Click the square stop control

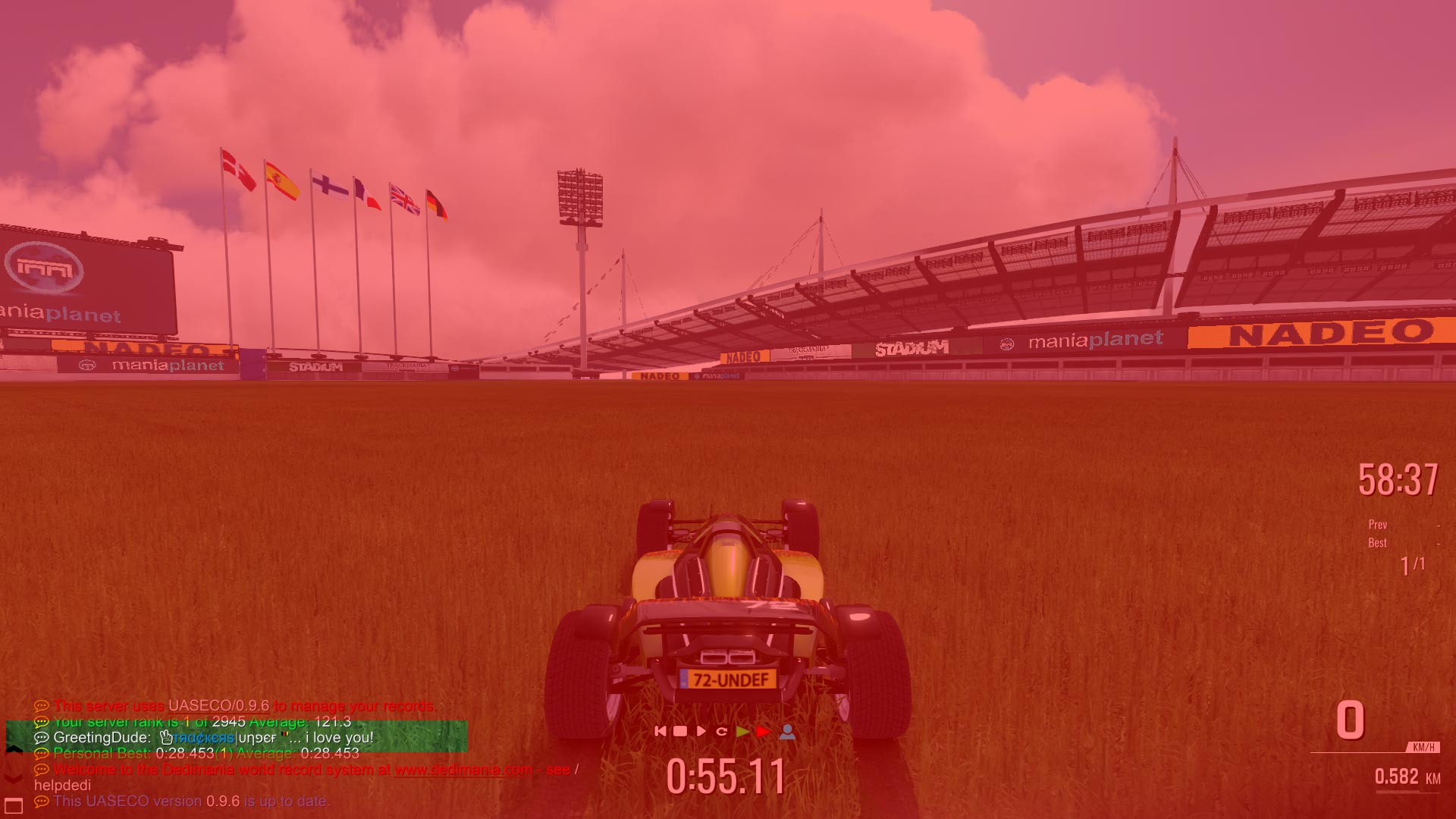point(680,731)
